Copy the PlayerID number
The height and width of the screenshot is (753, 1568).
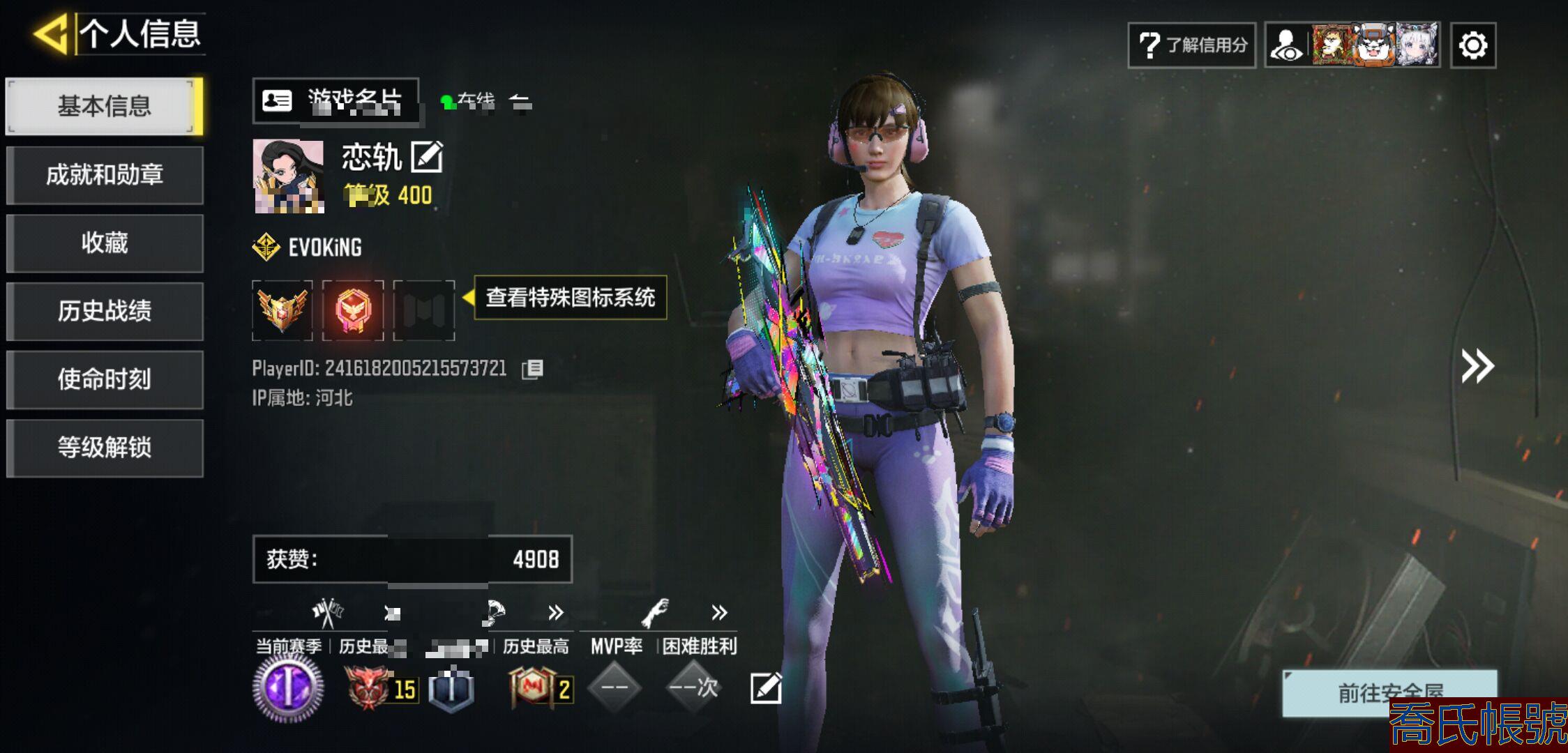pyautogui.click(x=532, y=368)
